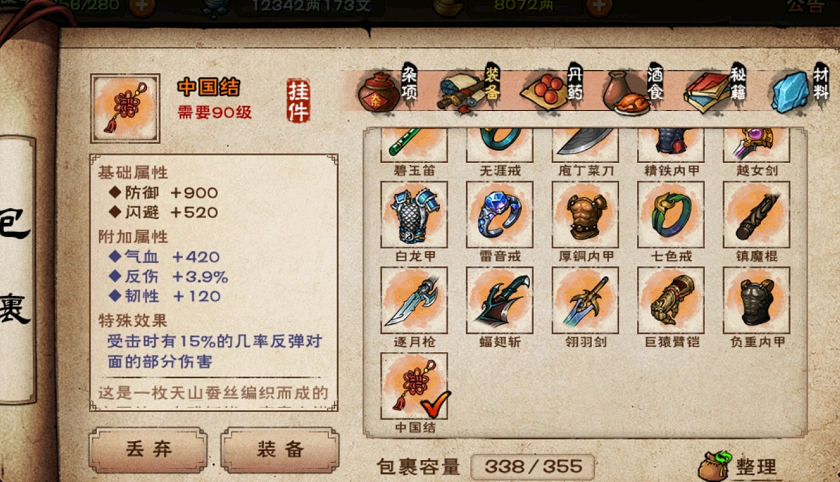The width and height of the screenshot is (840, 482).
Task: Pick the 七色戒 ring slot
Action: coord(671,214)
